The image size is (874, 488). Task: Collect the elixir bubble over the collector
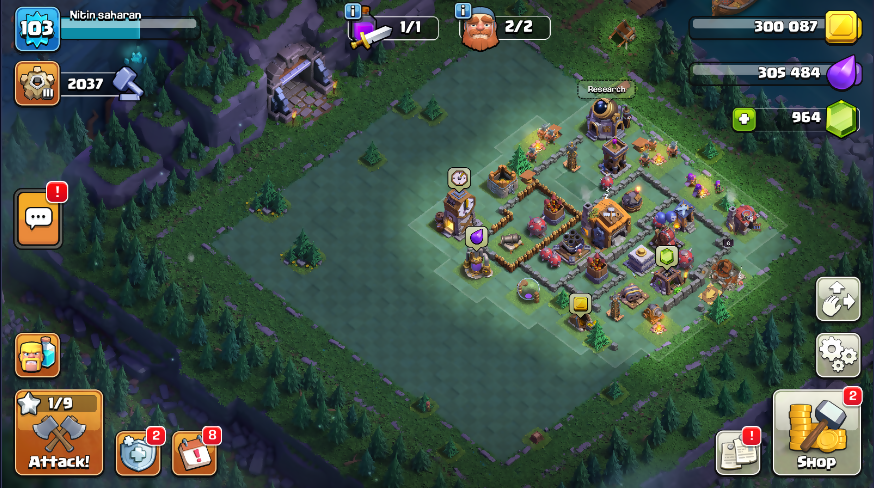point(477,237)
